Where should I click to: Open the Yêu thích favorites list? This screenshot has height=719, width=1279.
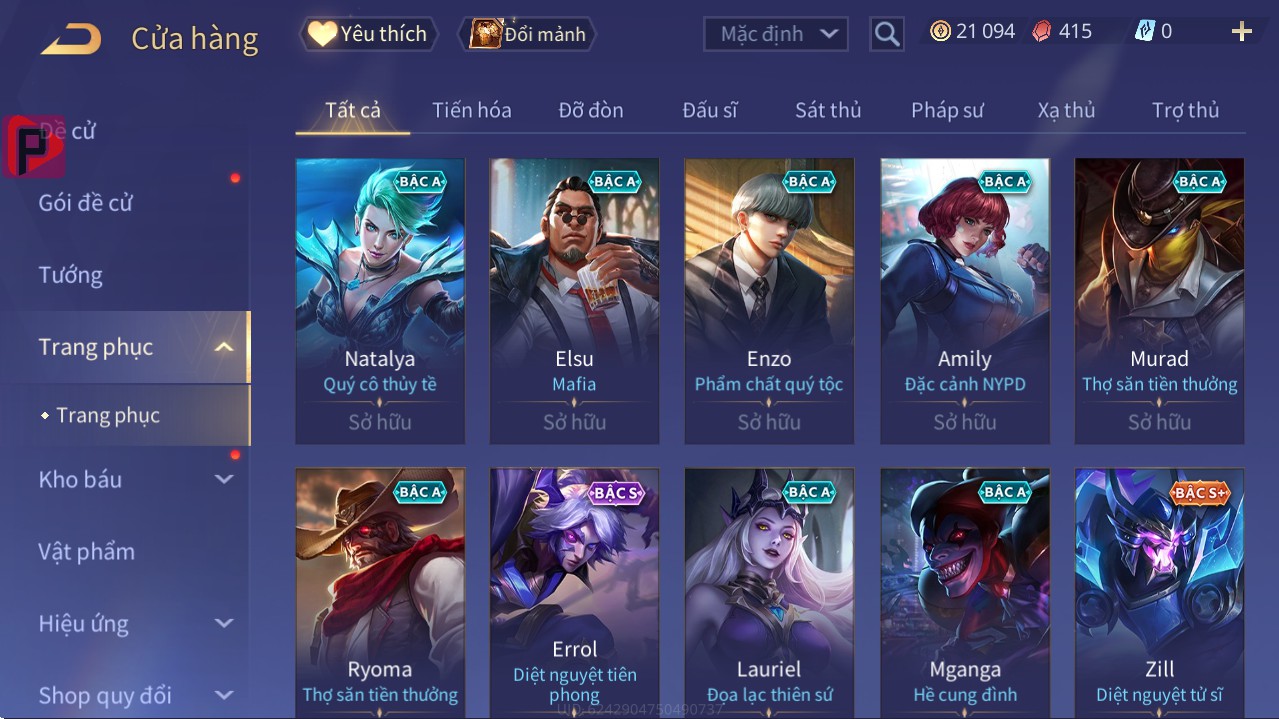368,34
